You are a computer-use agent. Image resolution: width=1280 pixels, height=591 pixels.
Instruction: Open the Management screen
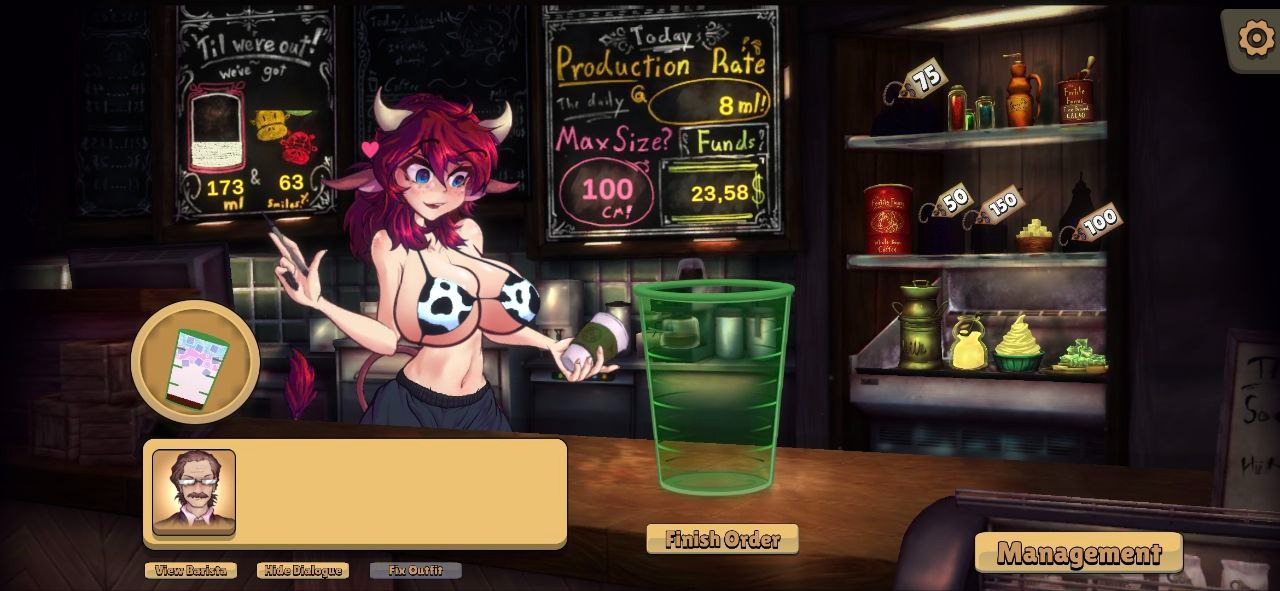pos(1078,552)
